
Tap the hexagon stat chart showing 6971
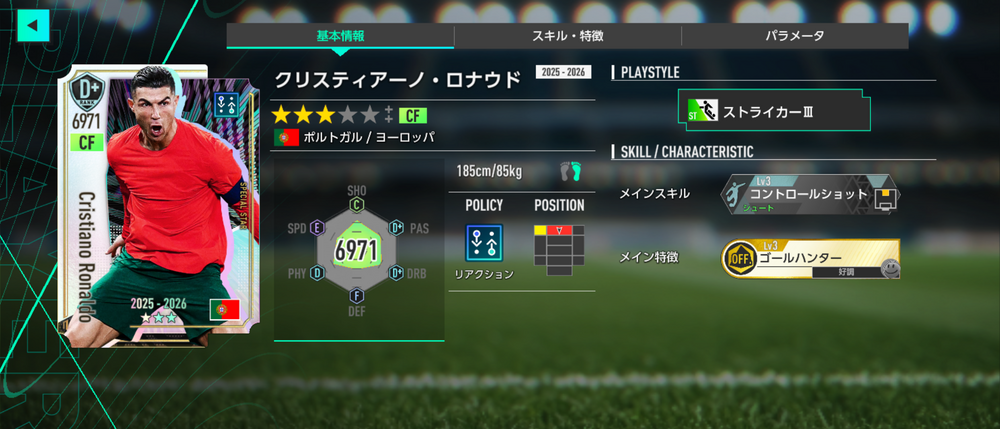pyautogui.click(x=356, y=249)
